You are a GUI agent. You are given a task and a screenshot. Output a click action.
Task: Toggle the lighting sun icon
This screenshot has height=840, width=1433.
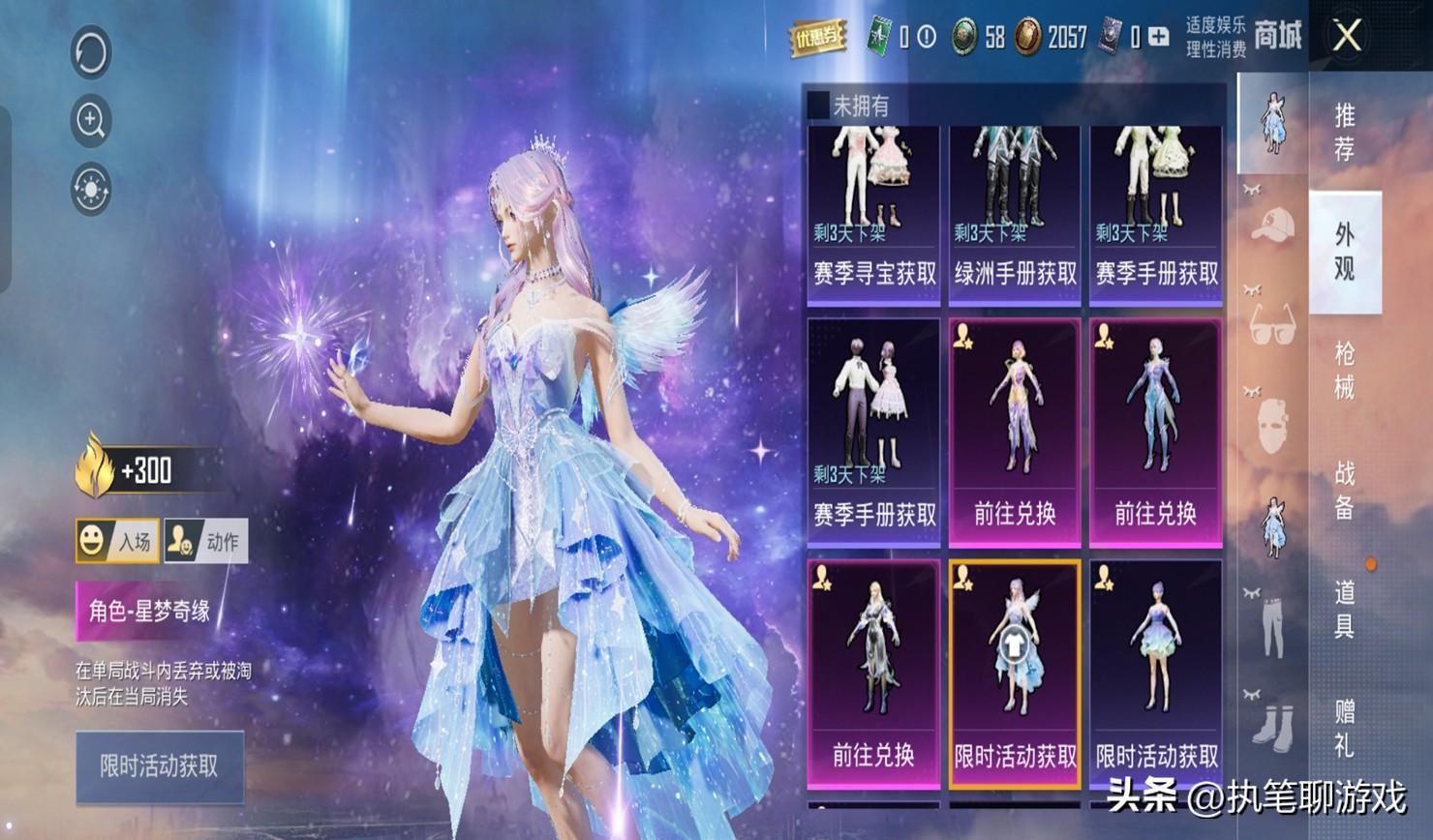pos(91,189)
